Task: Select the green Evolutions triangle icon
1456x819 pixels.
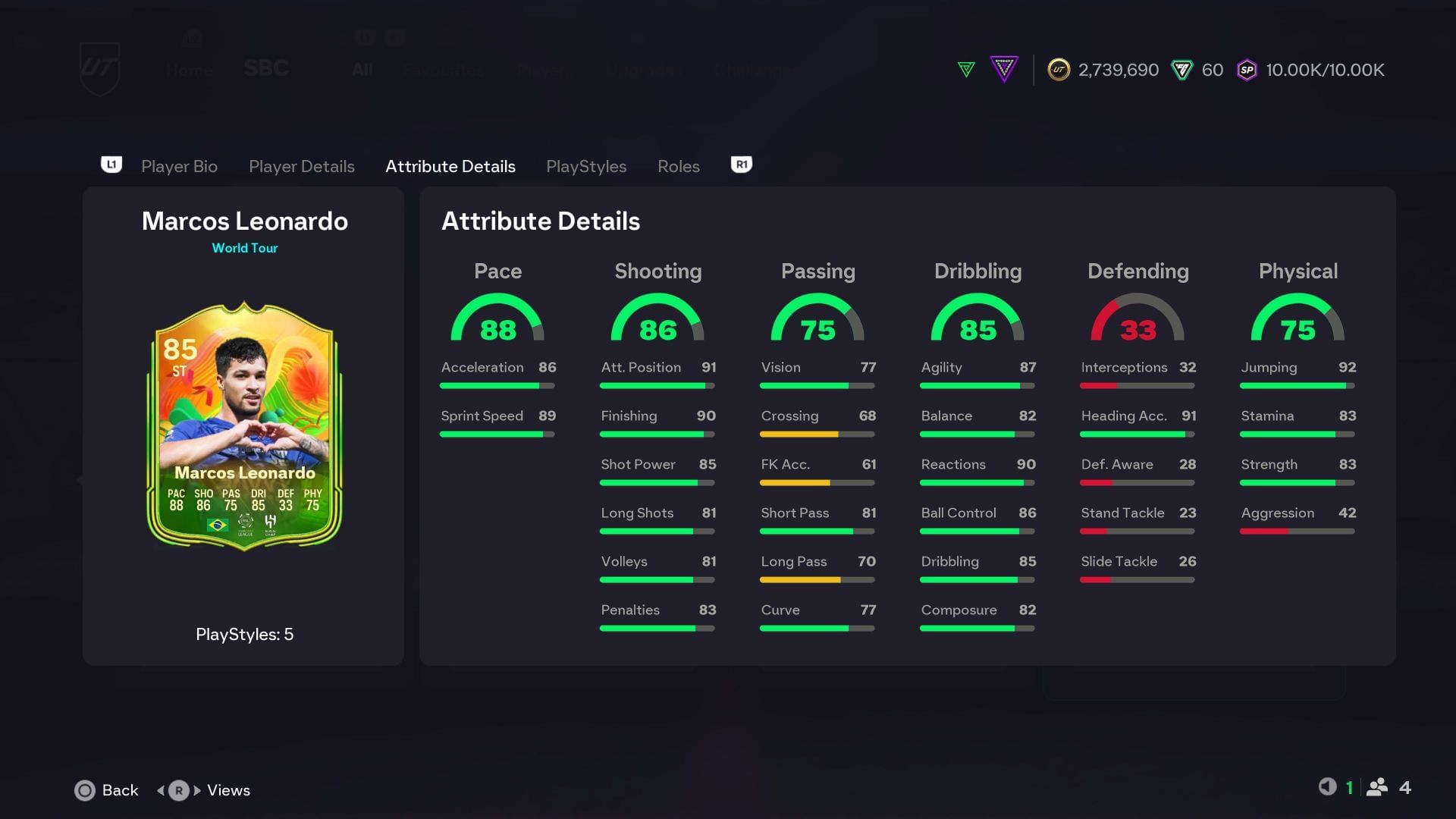Action: 966,70
